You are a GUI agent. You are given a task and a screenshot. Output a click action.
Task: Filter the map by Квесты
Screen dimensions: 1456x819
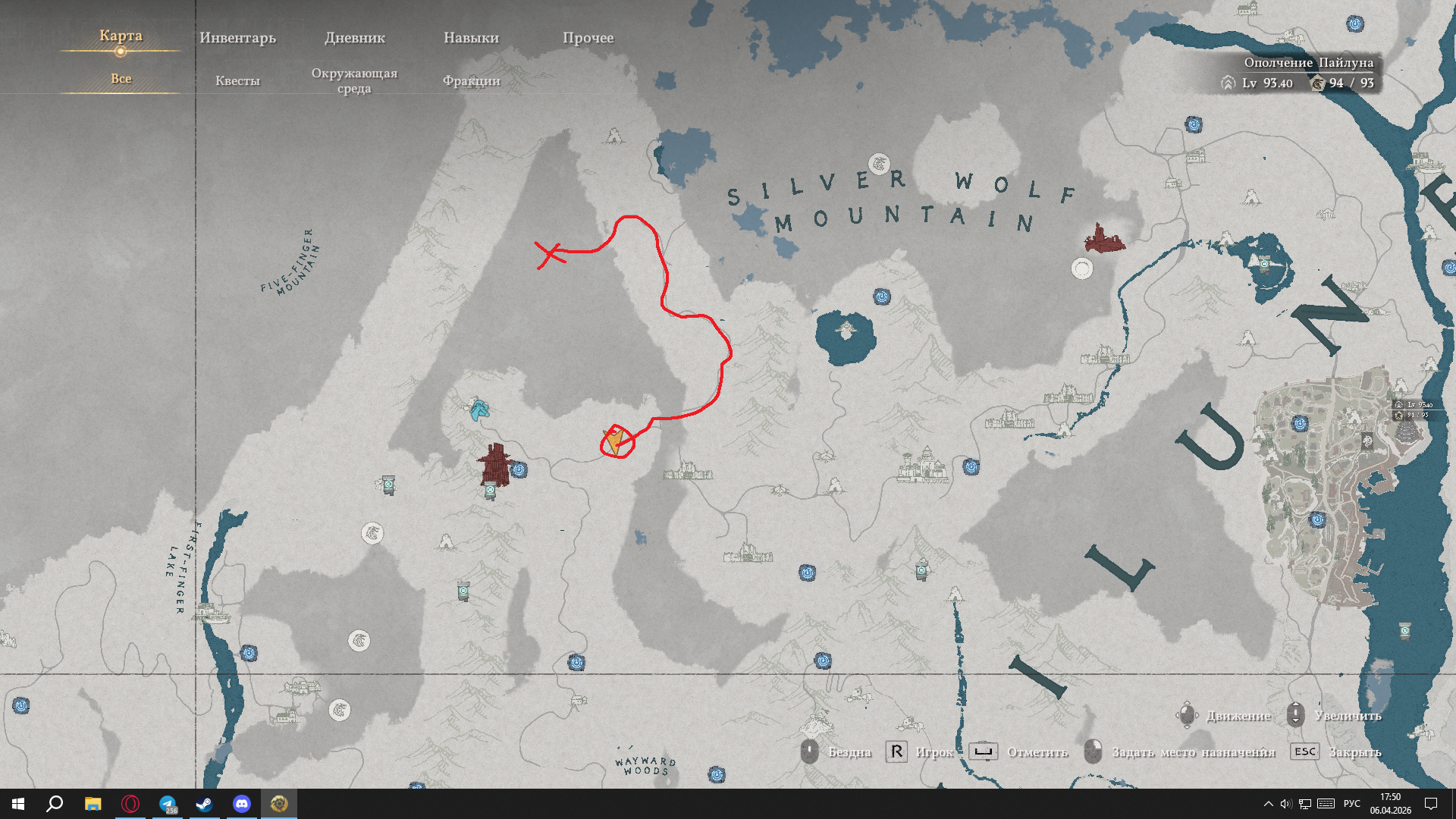point(237,80)
